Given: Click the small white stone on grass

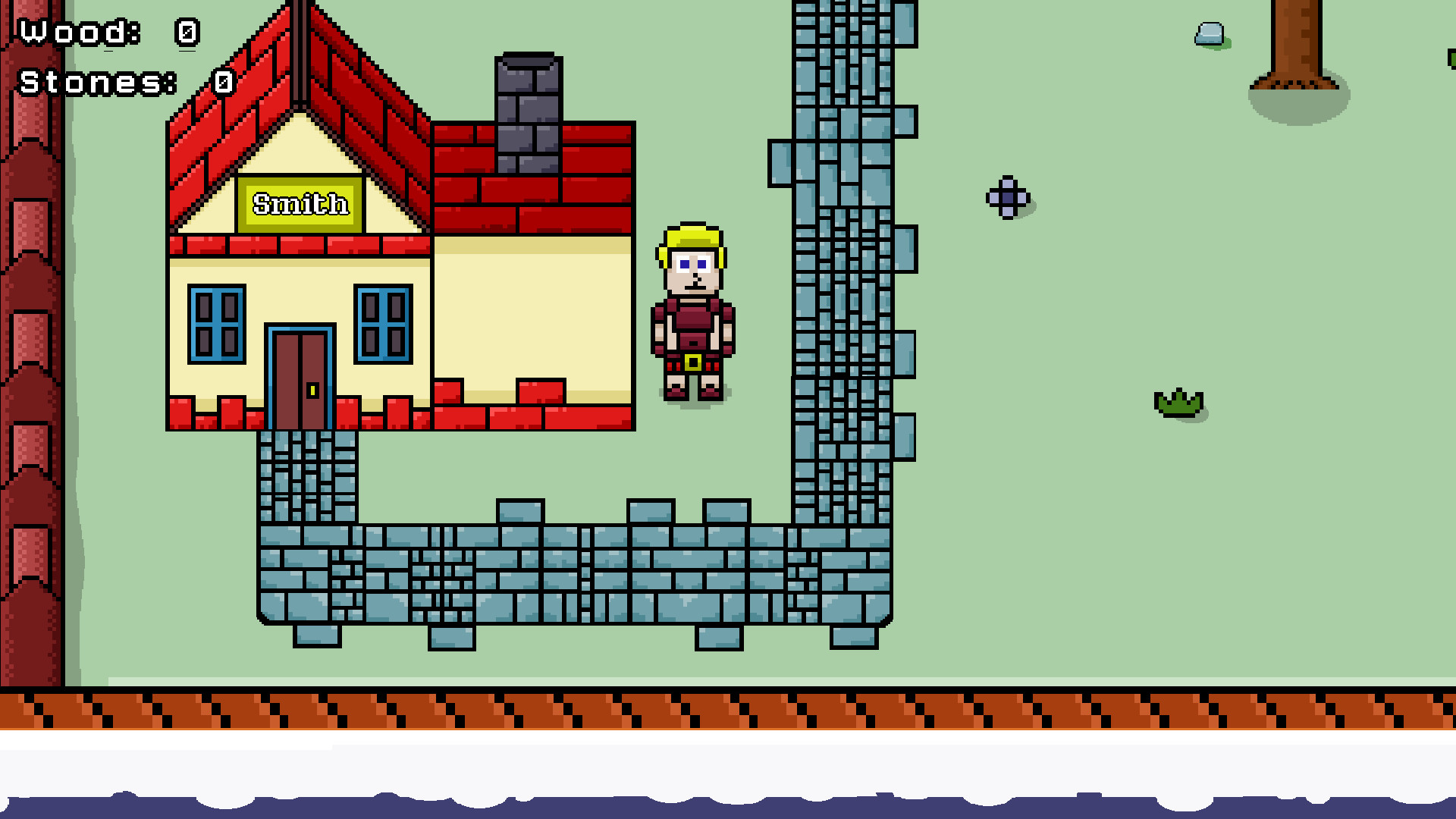Looking at the screenshot, I should pyautogui.click(x=1209, y=34).
